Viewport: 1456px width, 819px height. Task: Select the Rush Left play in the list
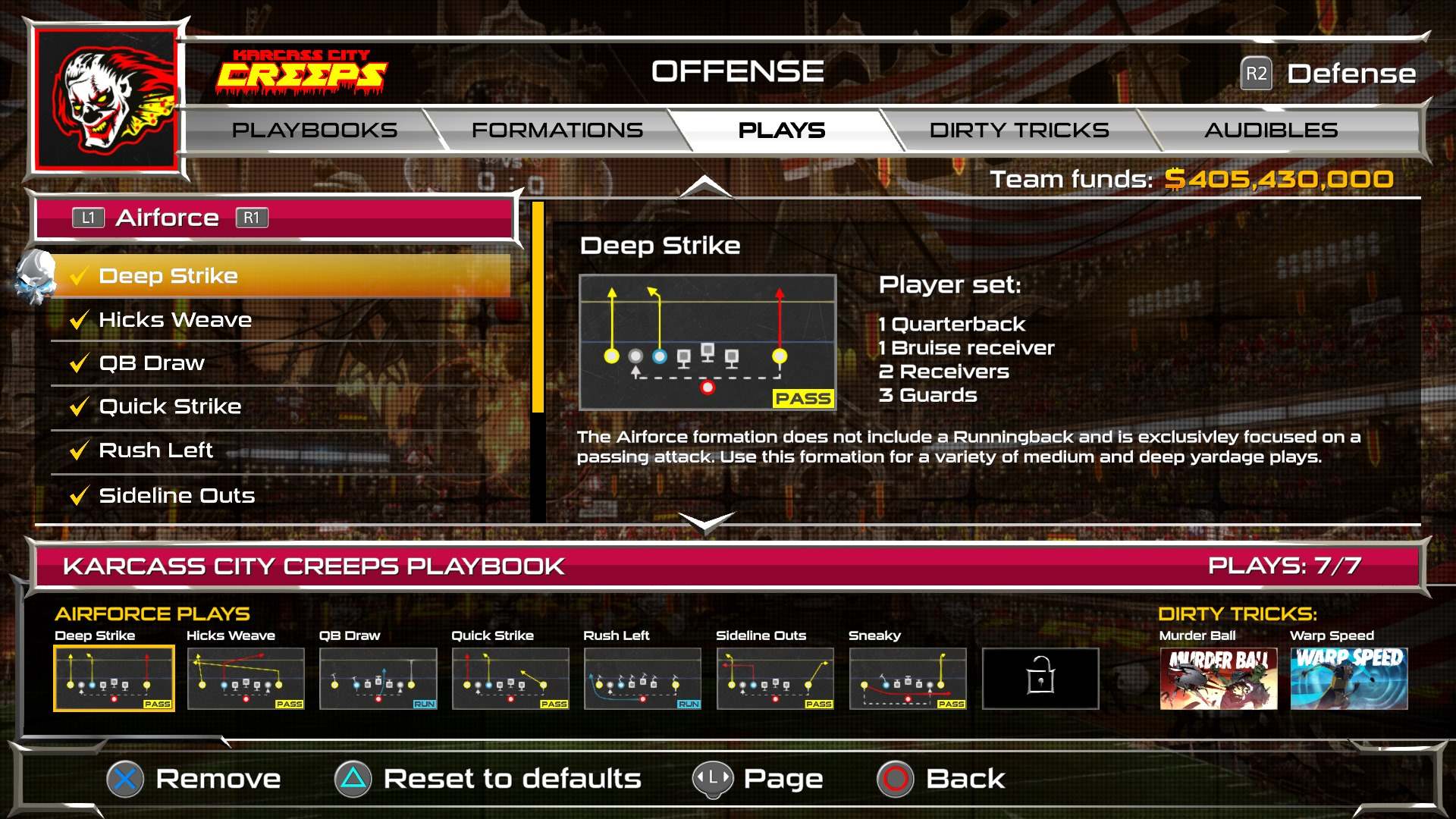click(155, 450)
